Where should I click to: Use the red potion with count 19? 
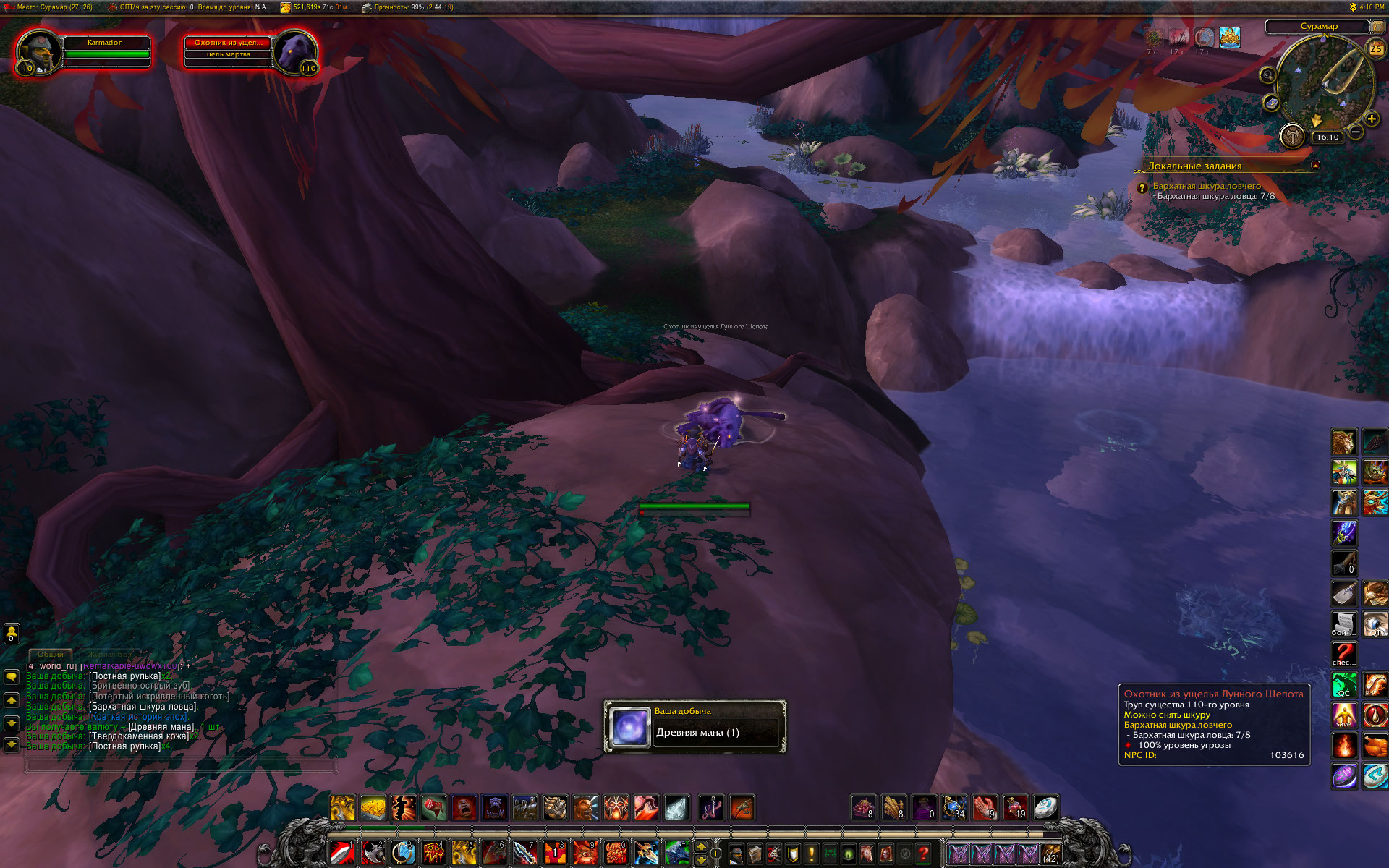coord(1015,807)
